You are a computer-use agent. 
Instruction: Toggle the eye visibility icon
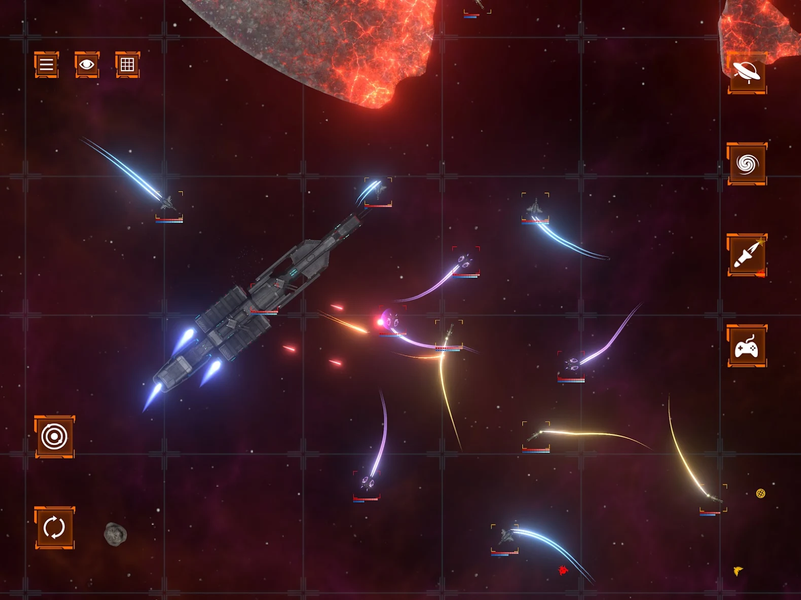(87, 65)
